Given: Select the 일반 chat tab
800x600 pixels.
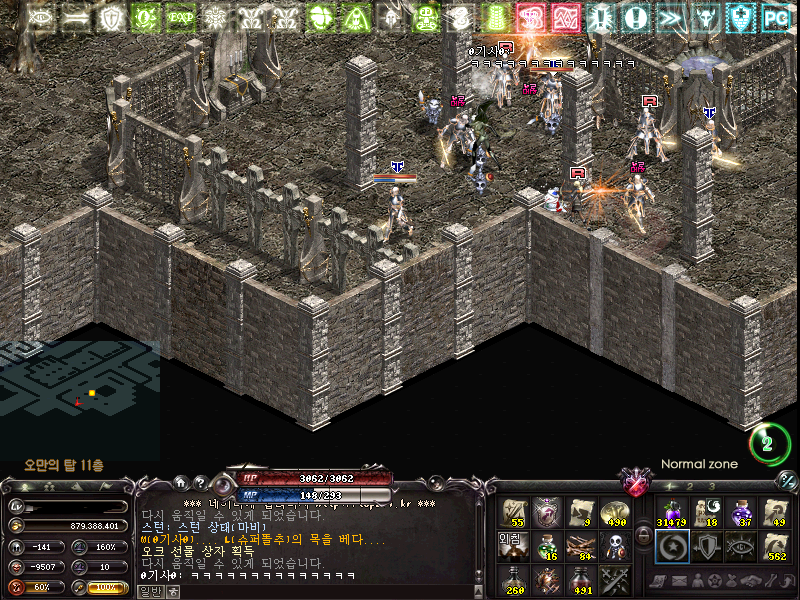Looking at the screenshot, I should click(149, 592).
